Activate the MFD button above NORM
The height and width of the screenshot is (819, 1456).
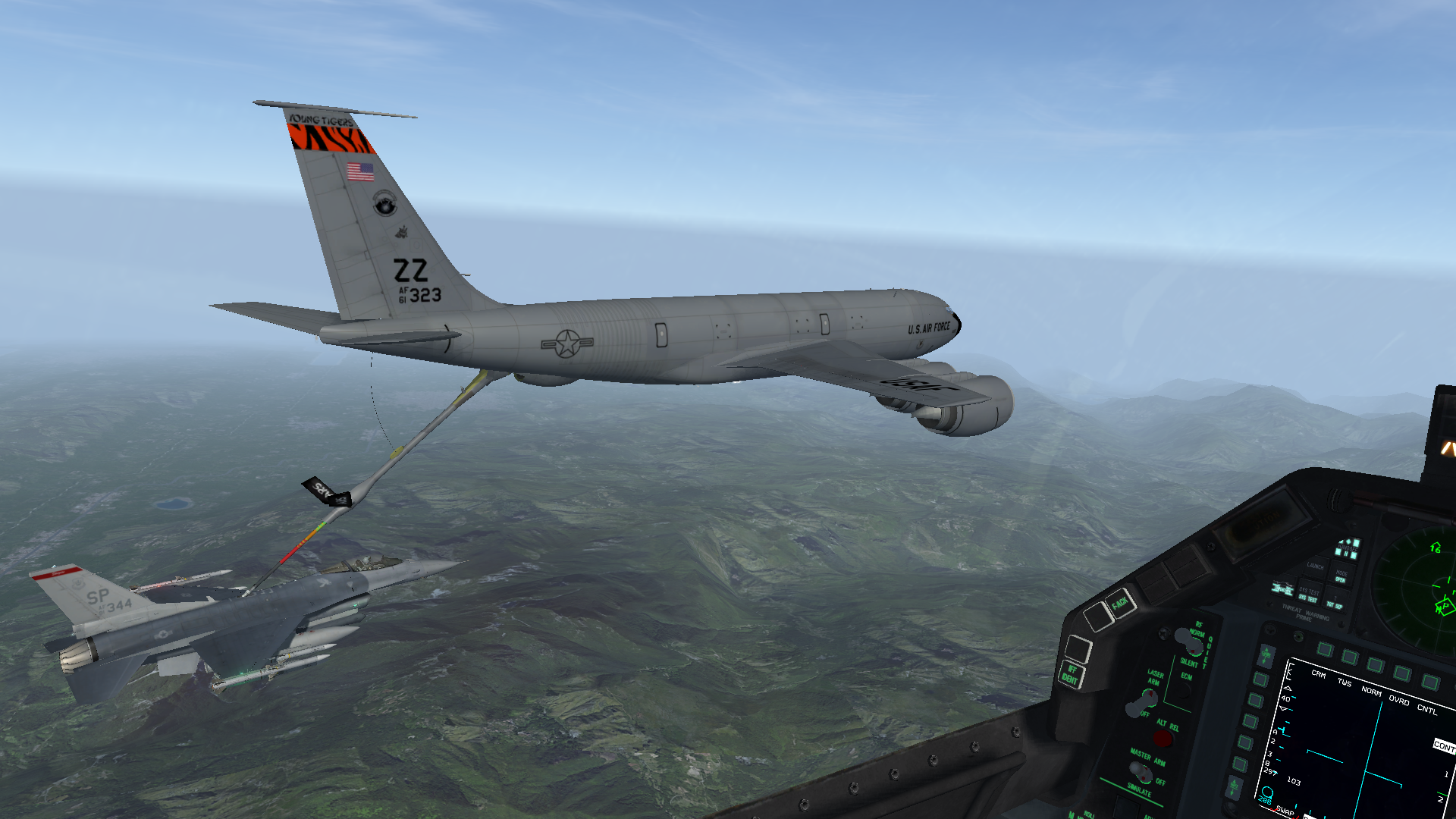pos(1376,665)
